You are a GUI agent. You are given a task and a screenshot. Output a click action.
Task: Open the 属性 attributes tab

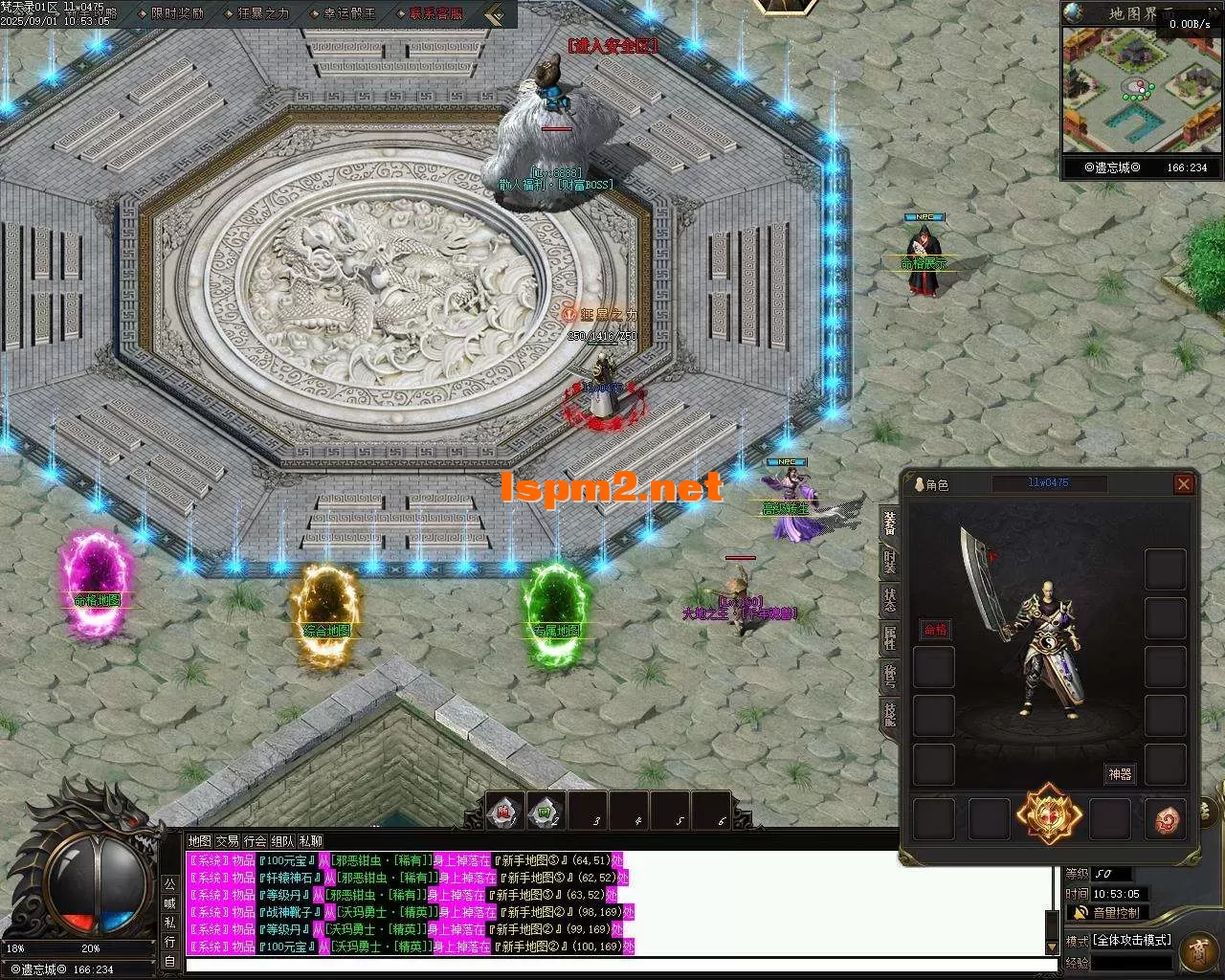pos(890,638)
